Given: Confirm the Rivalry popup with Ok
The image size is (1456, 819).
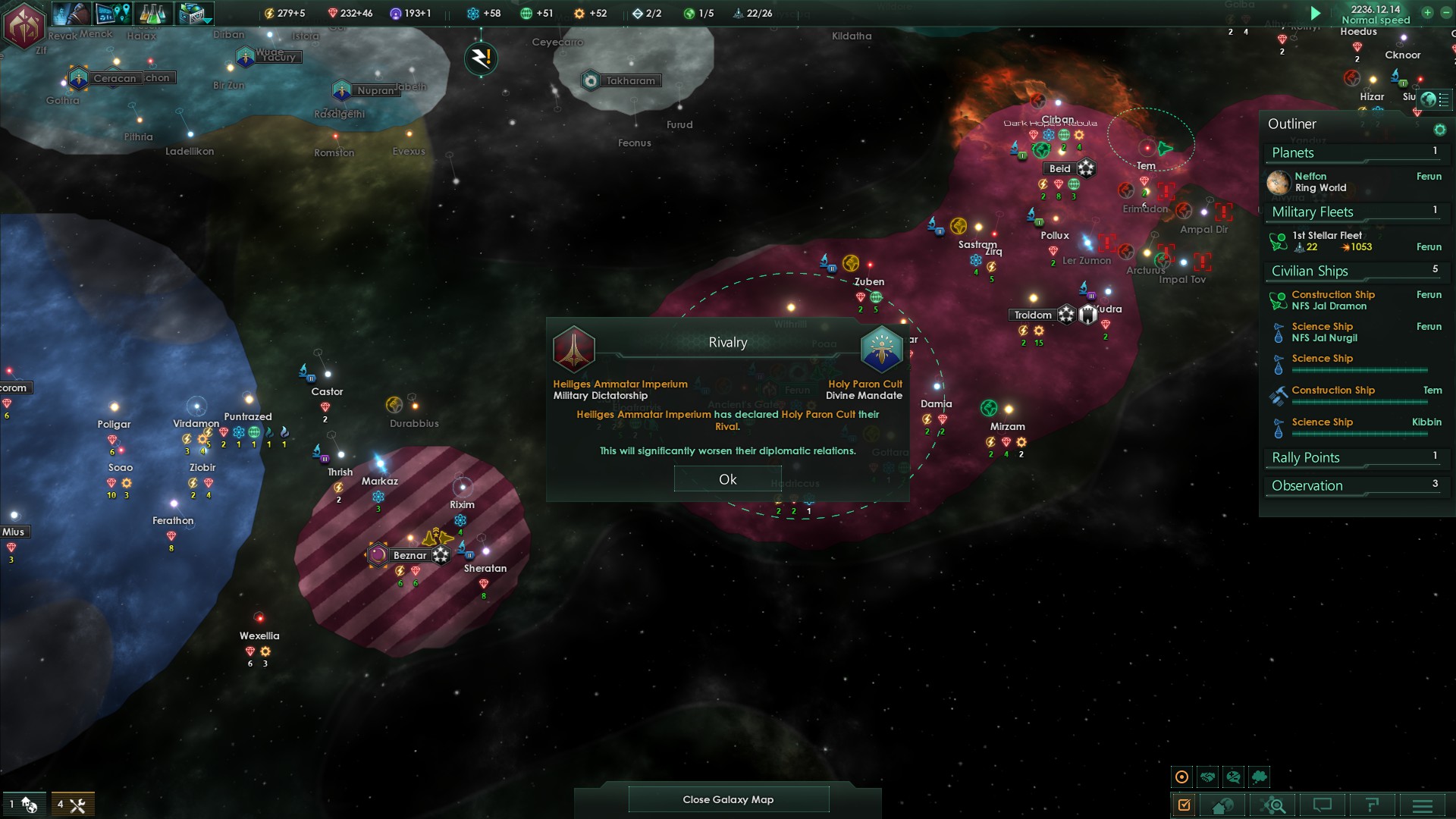Looking at the screenshot, I should tap(727, 479).
